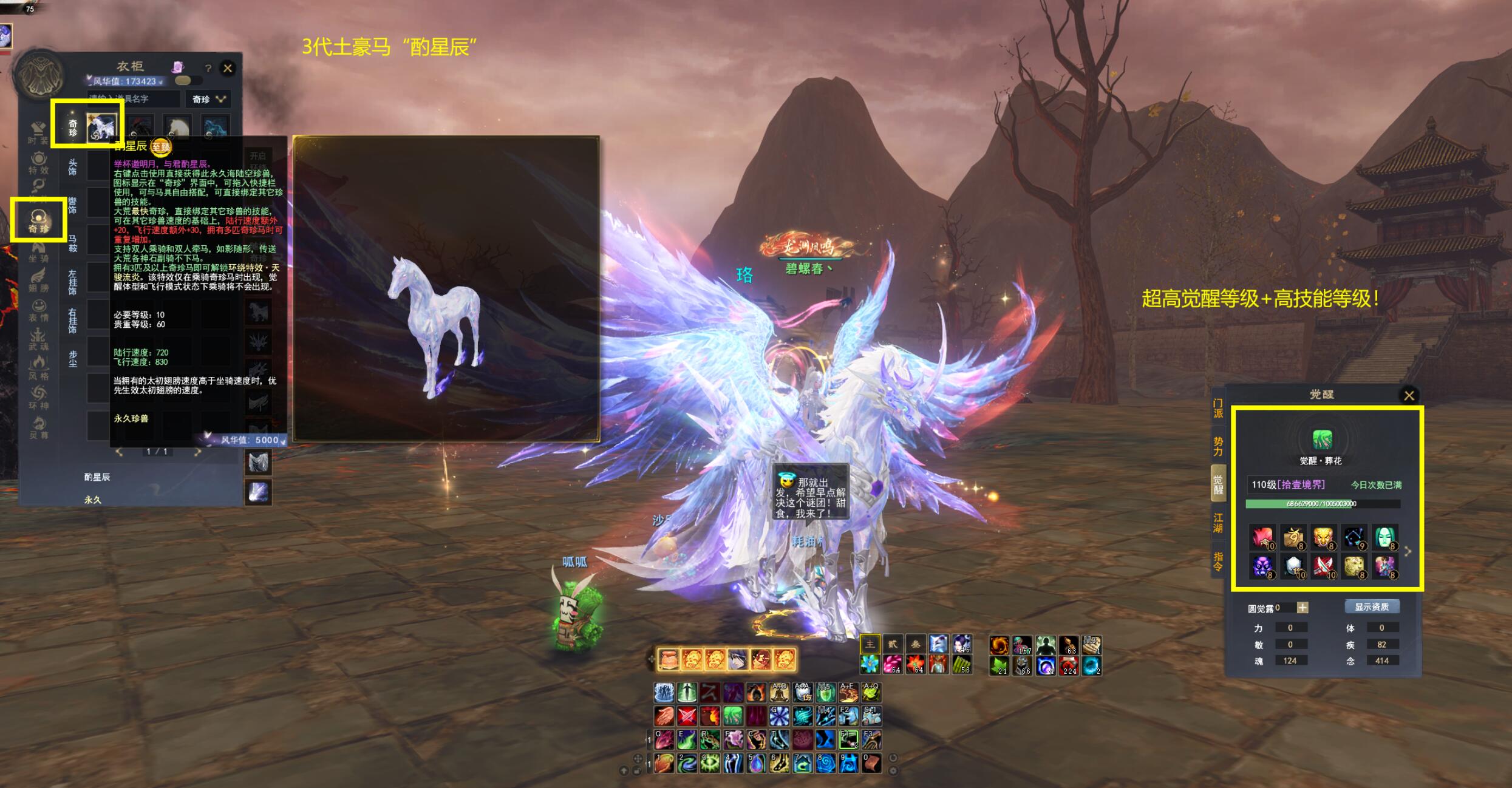1512x788 pixels.
Task: Add 圆觉露 with the plus button
Action: coord(1303,608)
